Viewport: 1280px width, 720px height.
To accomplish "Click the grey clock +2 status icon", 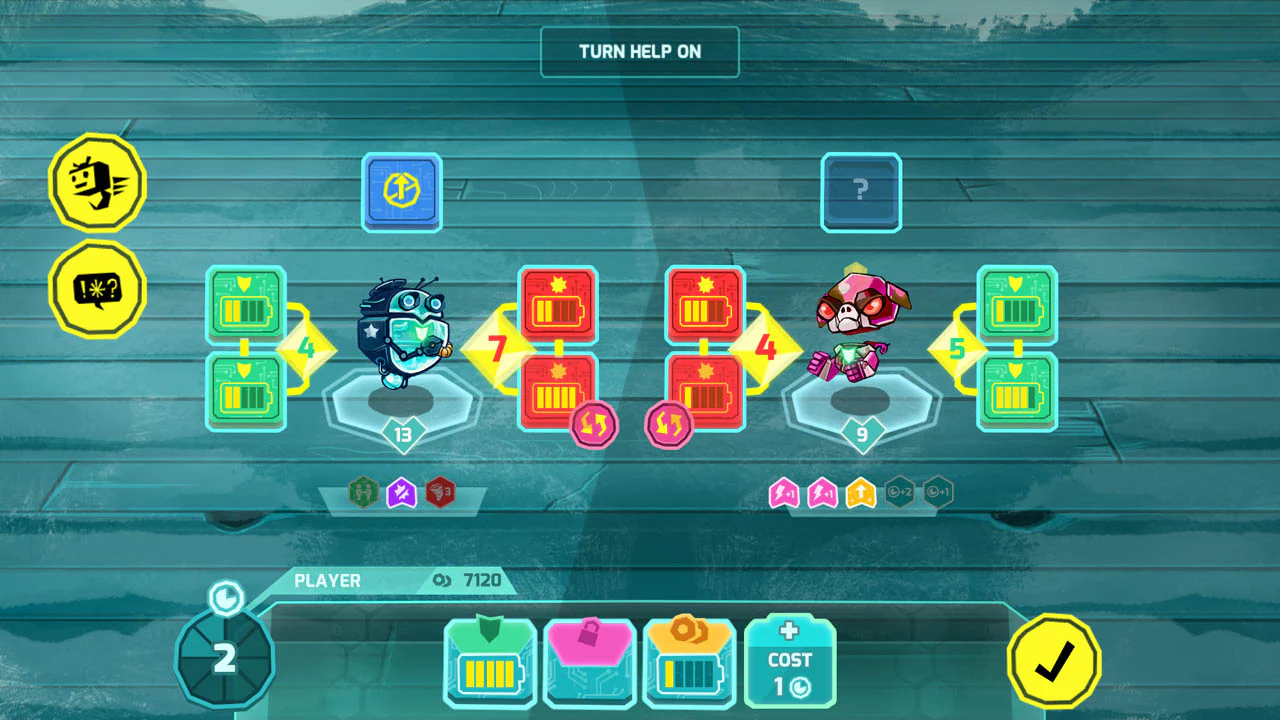I will pyautogui.click(x=901, y=492).
